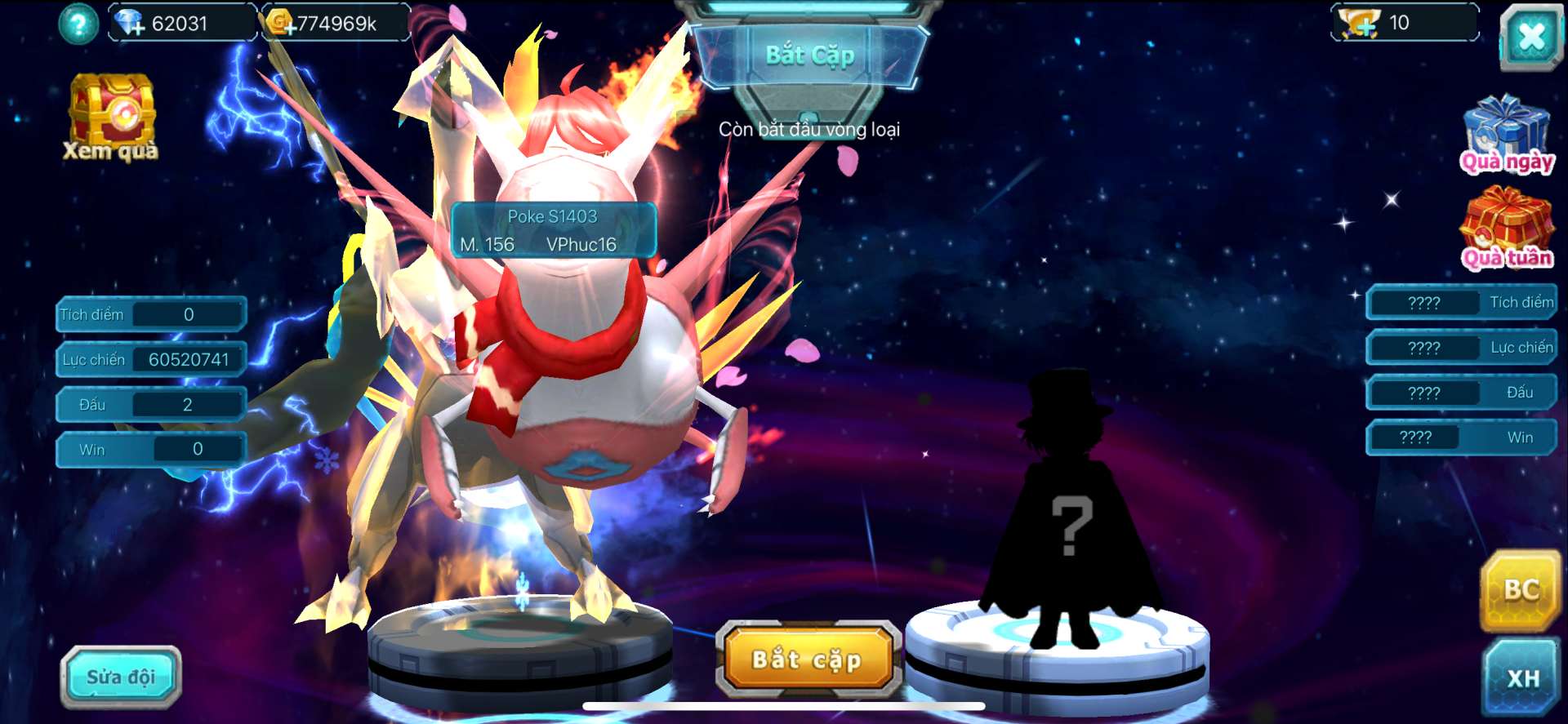Open the question mark help button
Screen dimensions: 1568x724
78,24
